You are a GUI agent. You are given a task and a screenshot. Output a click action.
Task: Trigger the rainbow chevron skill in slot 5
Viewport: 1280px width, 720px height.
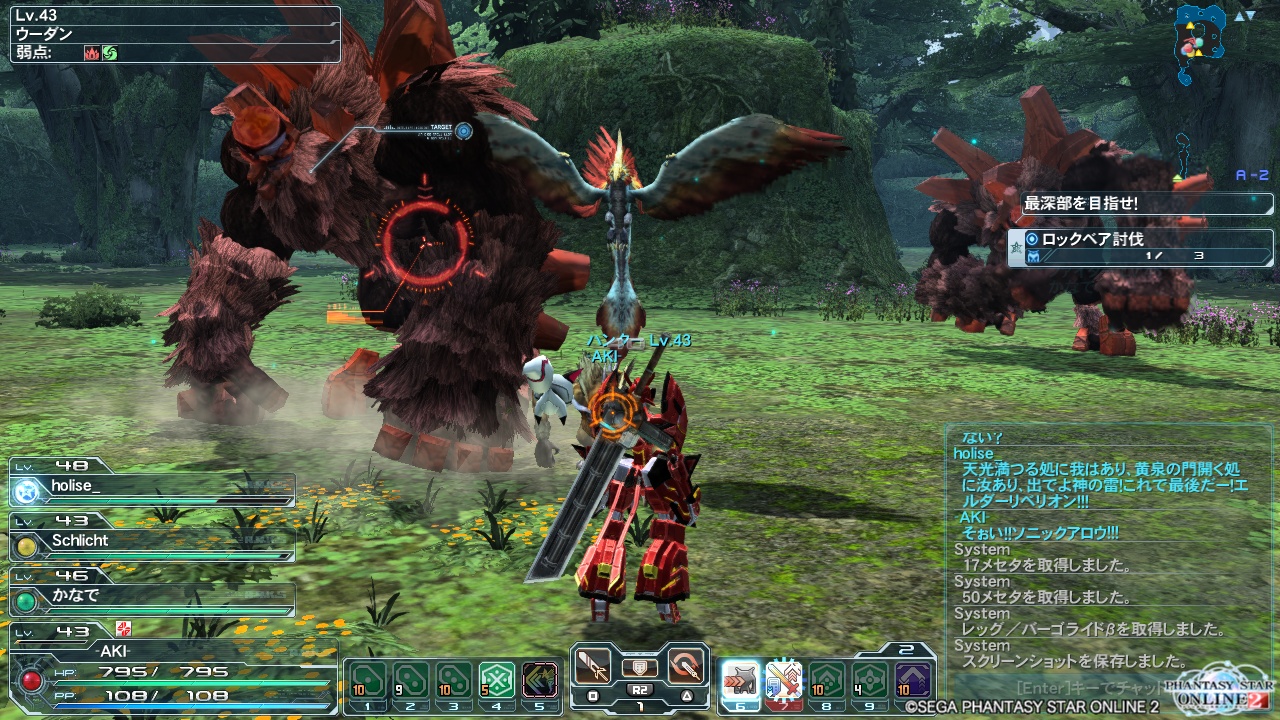click(x=540, y=681)
